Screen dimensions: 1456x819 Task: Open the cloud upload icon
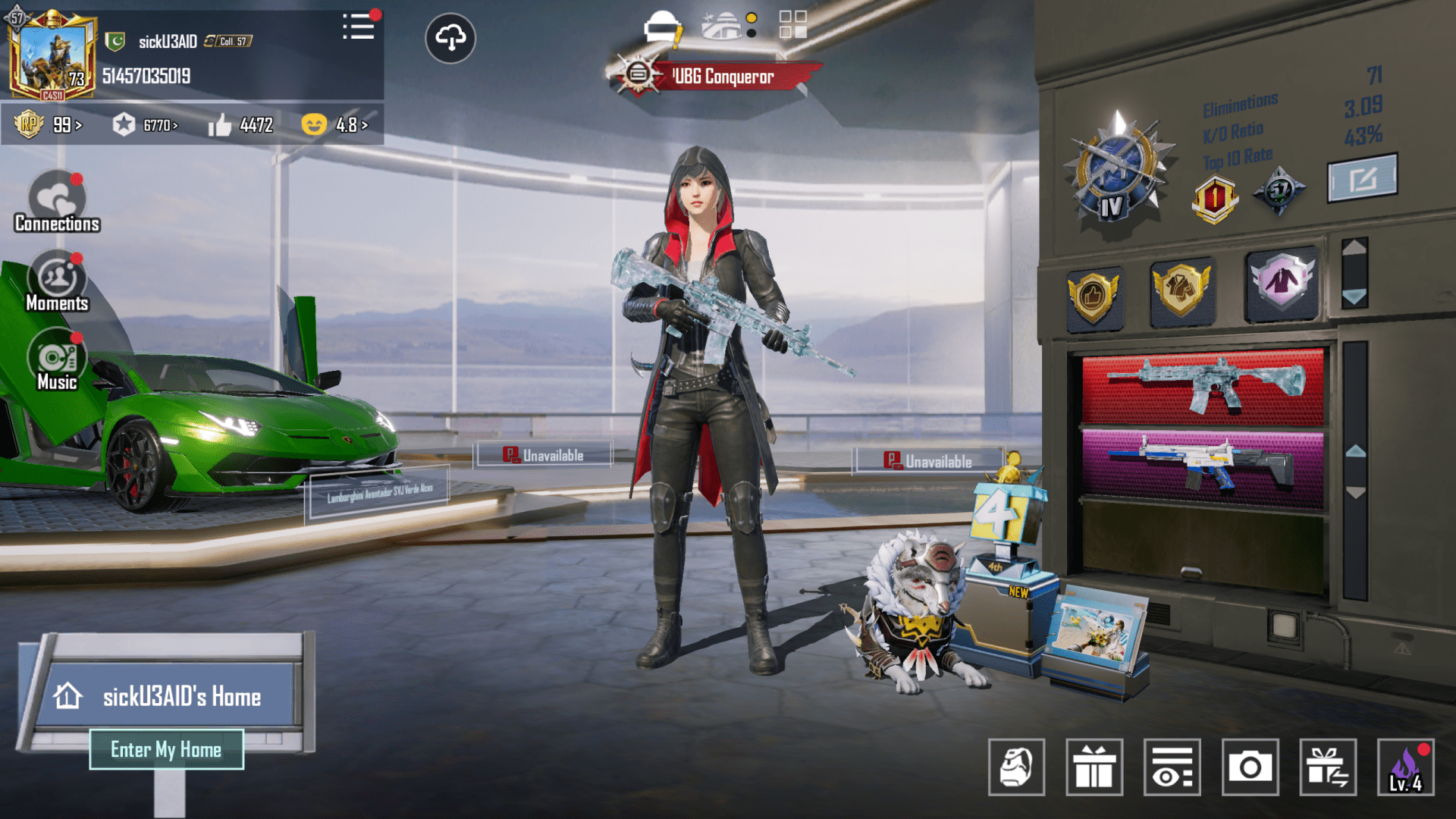pos(450,39)
